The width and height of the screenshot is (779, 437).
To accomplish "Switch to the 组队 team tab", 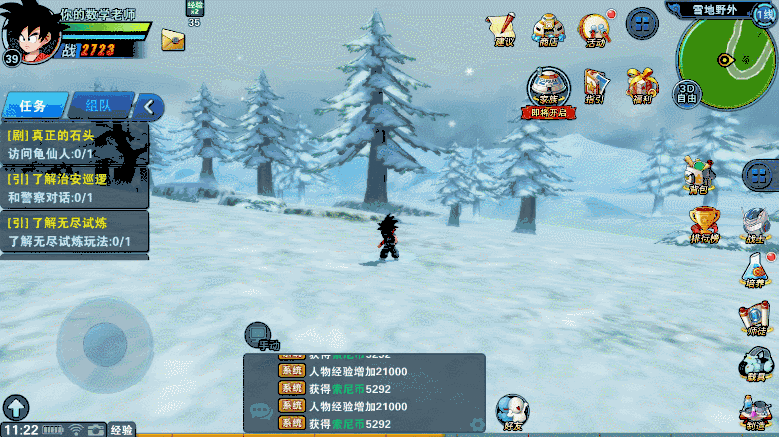I will tap(98, 105).
